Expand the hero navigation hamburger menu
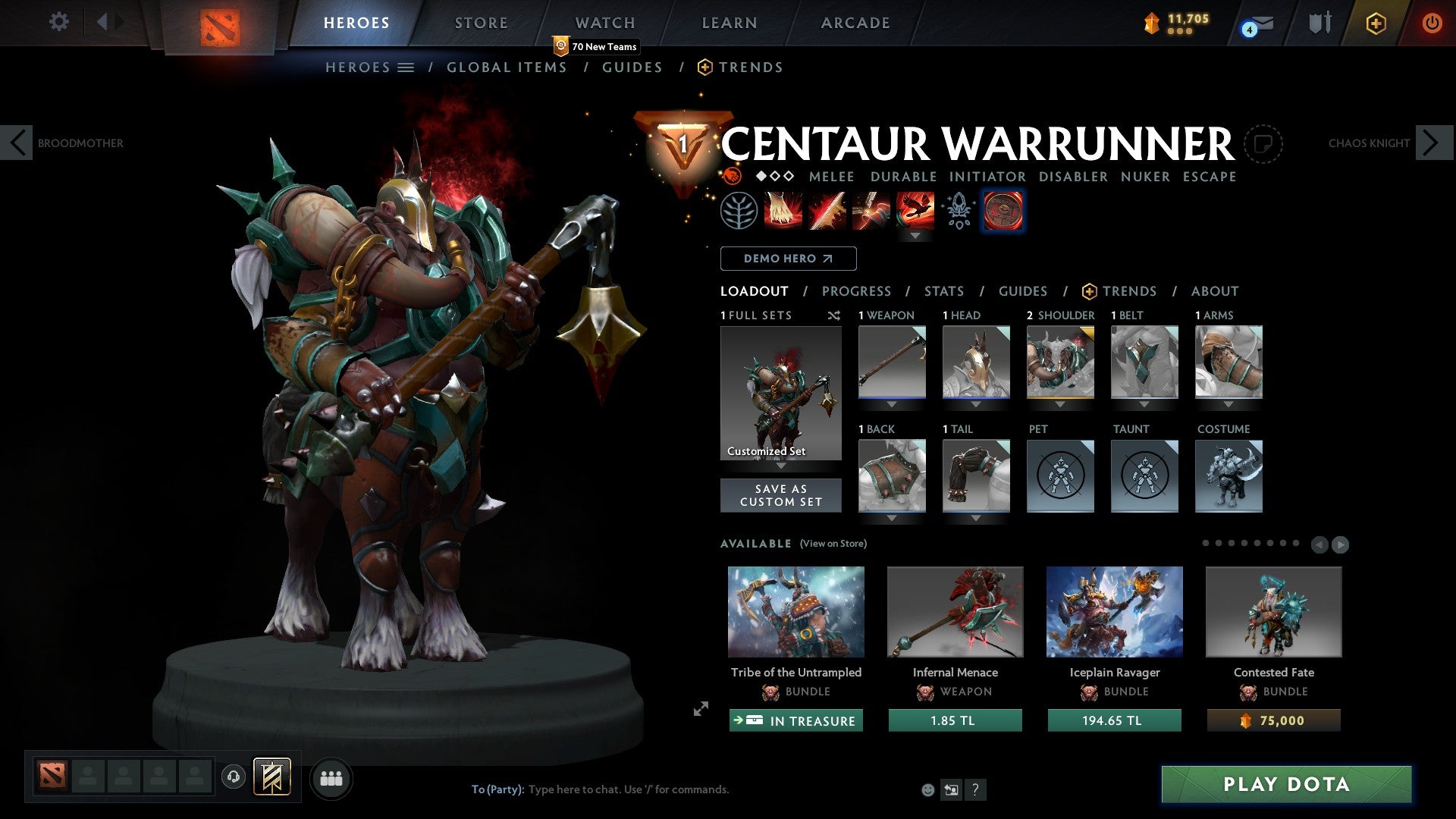 (406, 67)
